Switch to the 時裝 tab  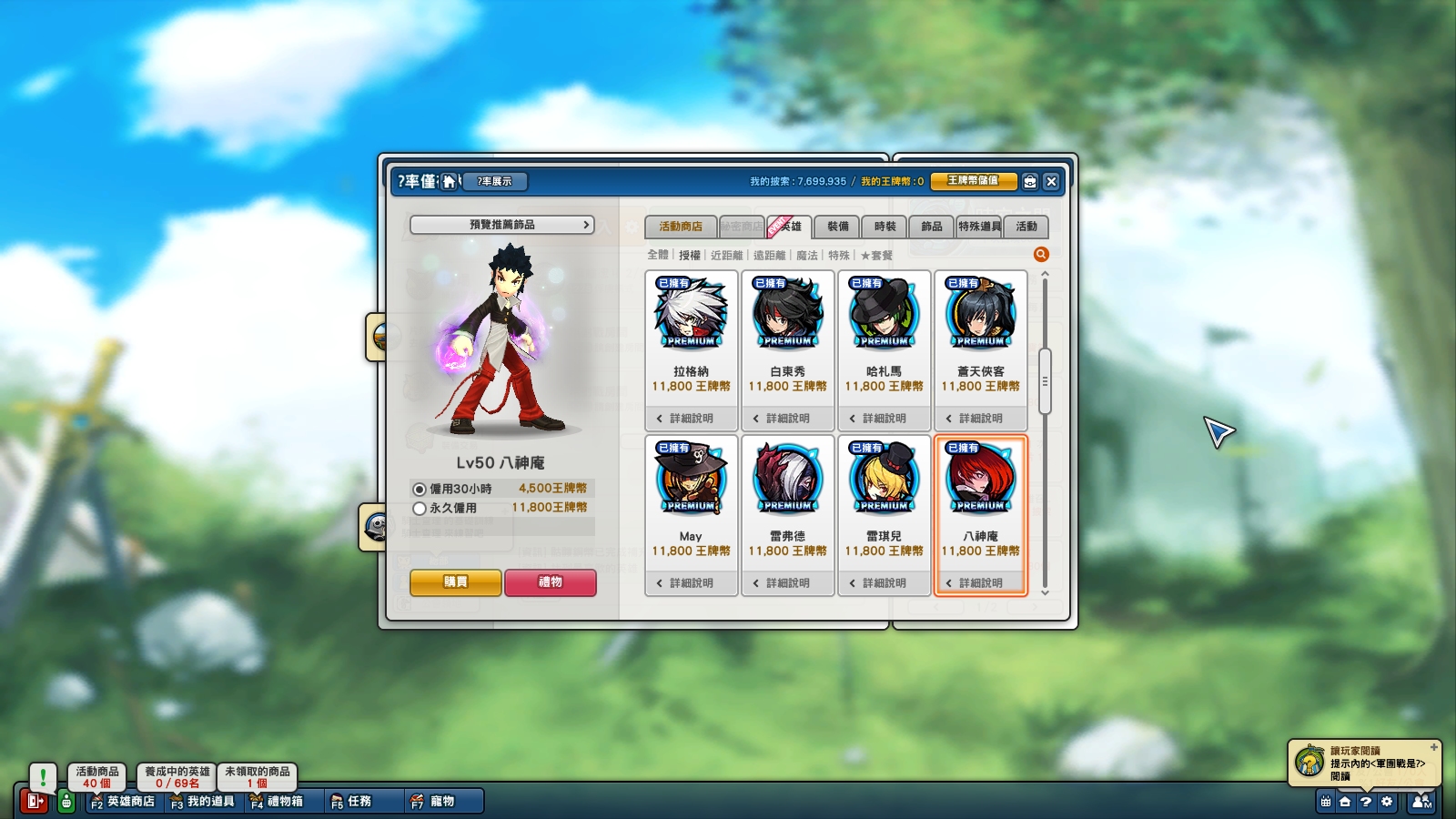[883, 227]
